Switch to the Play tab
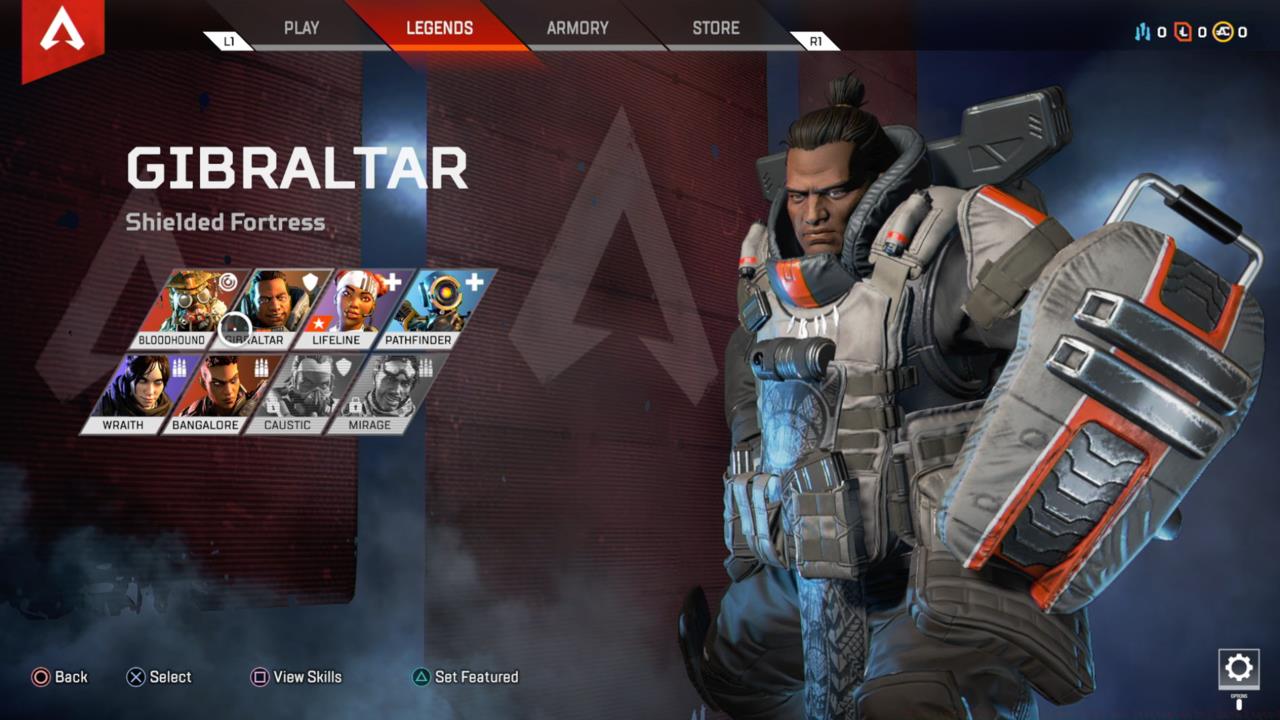The width and height of the screenshot is (1280, 720). coord(301,28)
